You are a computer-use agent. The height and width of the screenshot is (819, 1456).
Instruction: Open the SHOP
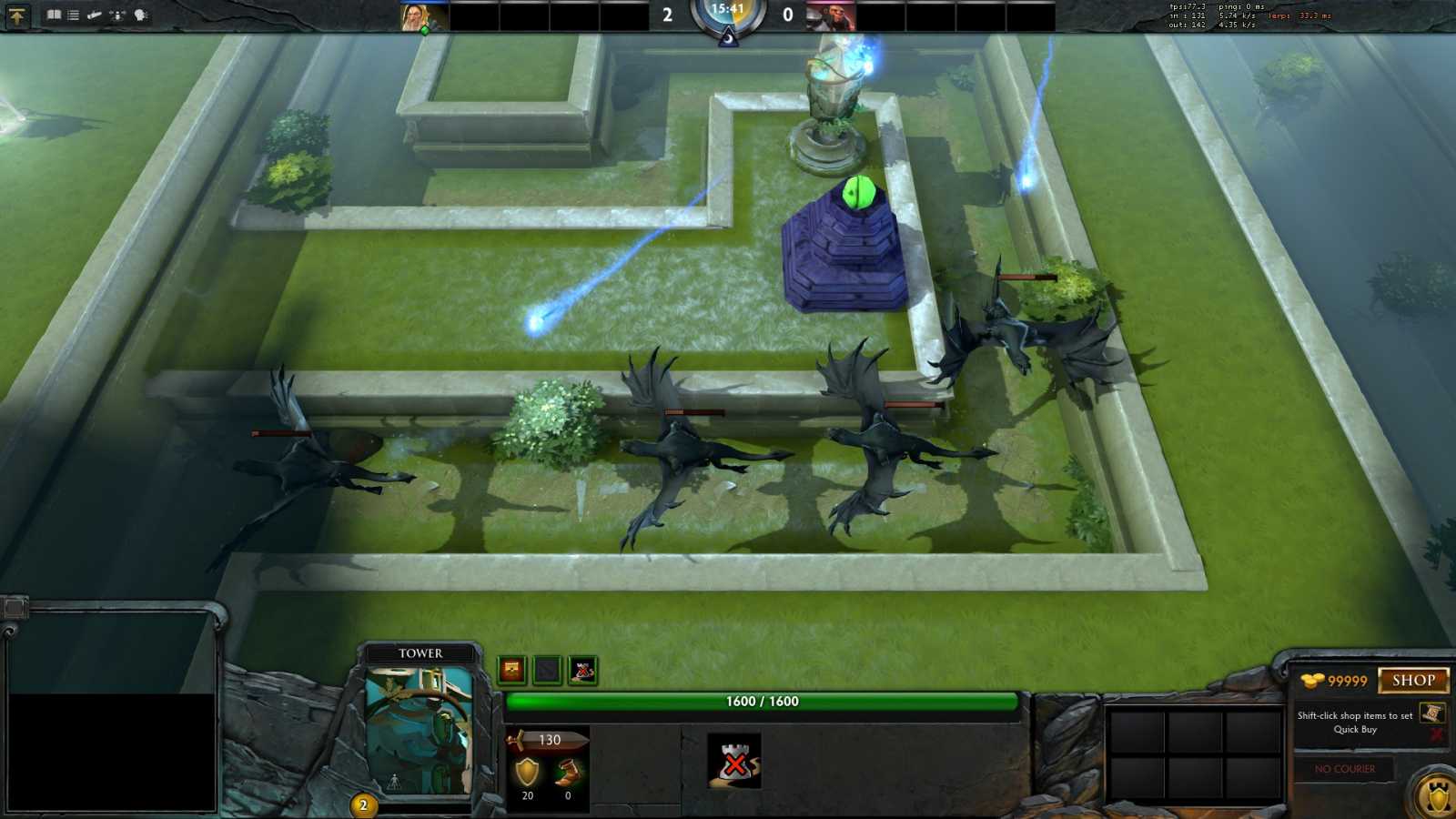(x=1413, y=682)
